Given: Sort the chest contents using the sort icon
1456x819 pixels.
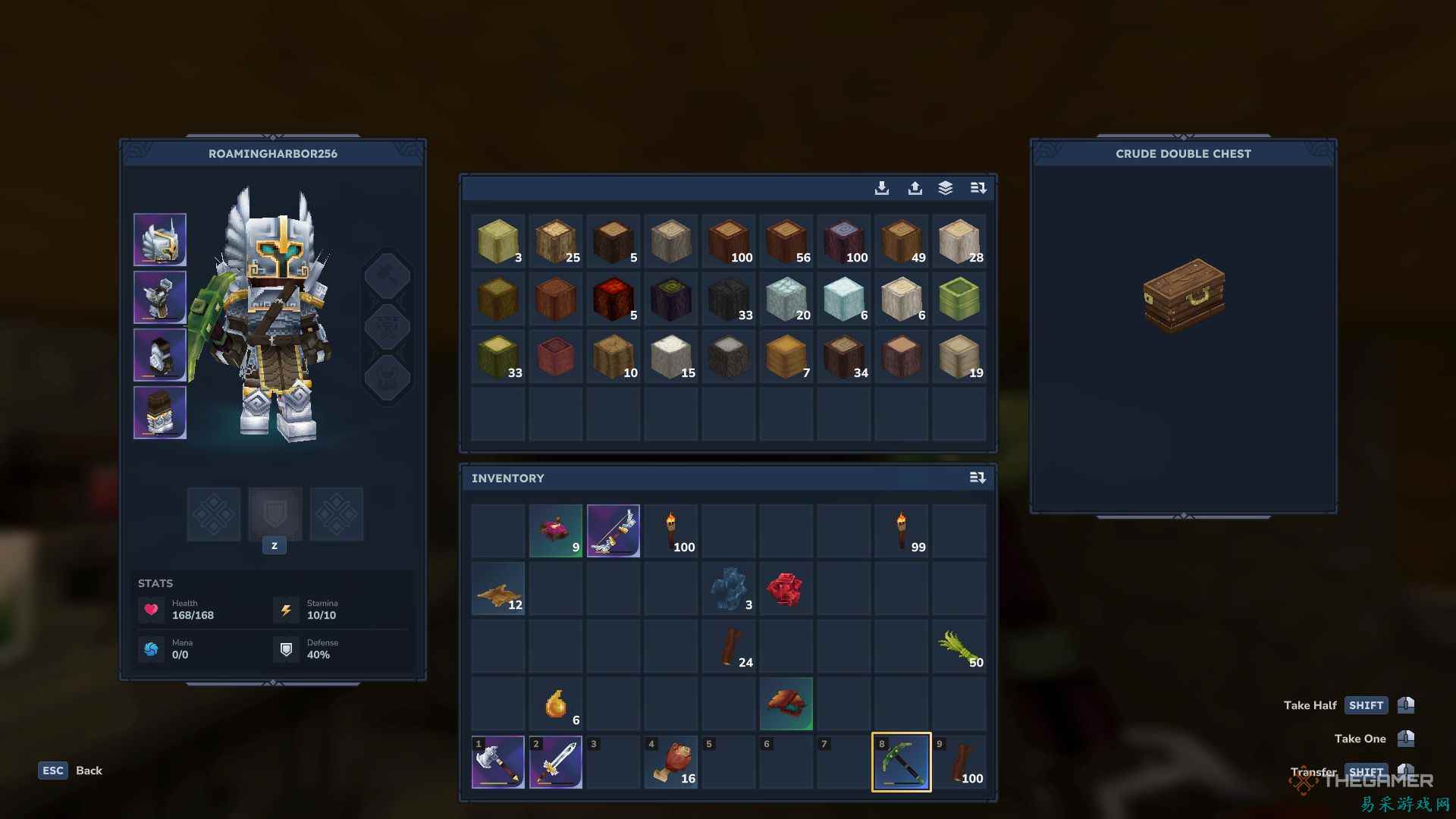Looking at the screenshot, I should coord(978,188).
